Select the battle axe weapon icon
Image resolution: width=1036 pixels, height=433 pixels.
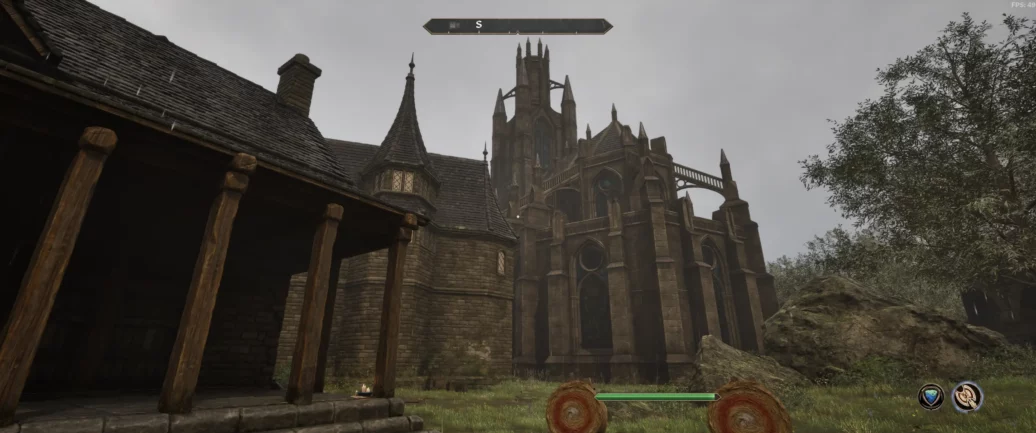[x=967, y=397]
